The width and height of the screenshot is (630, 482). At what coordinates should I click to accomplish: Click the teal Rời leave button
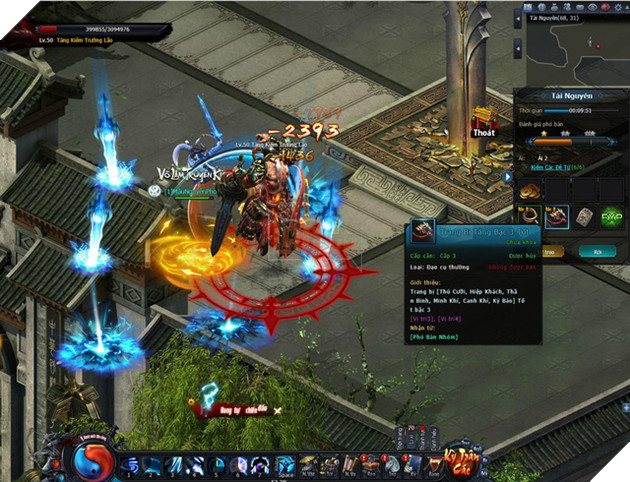pyautogui.click(x=598, y=253)
